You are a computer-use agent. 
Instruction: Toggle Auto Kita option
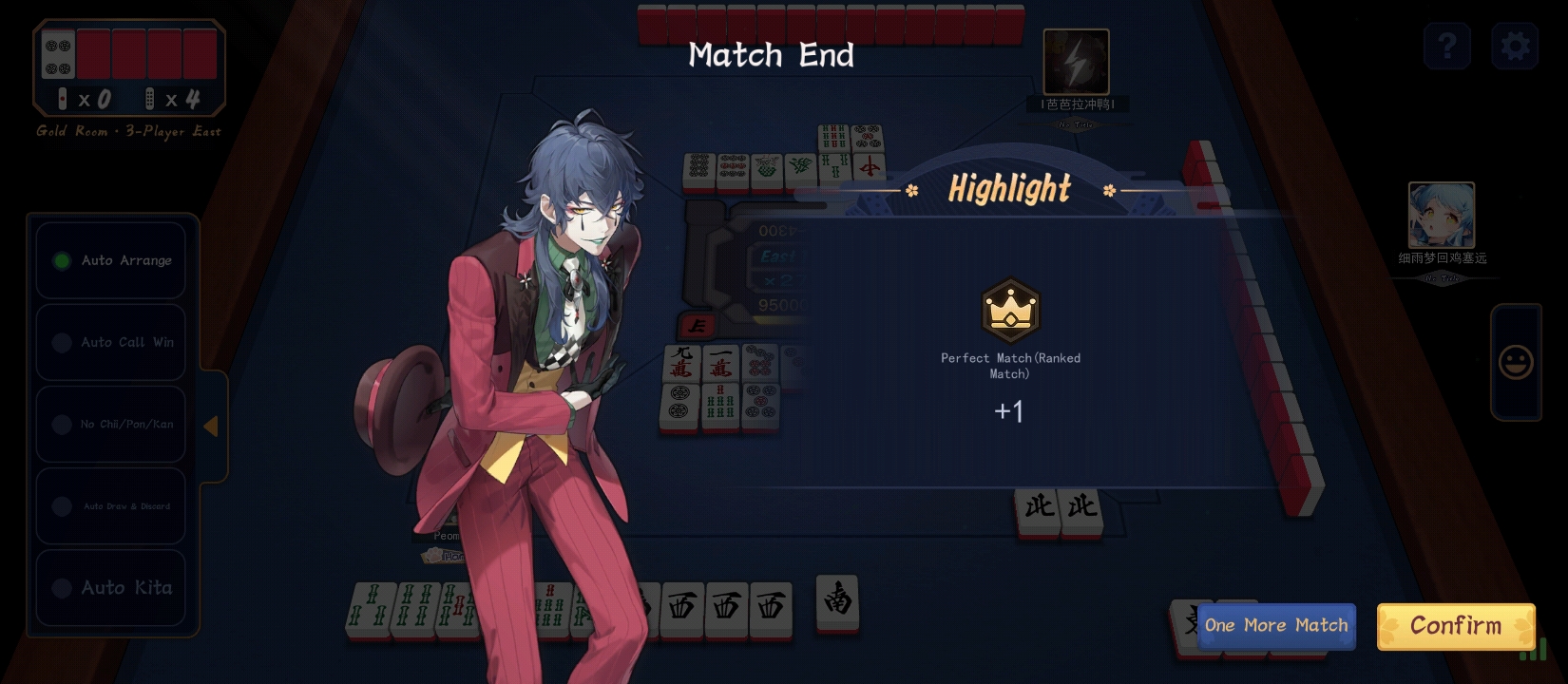[110, 588]
